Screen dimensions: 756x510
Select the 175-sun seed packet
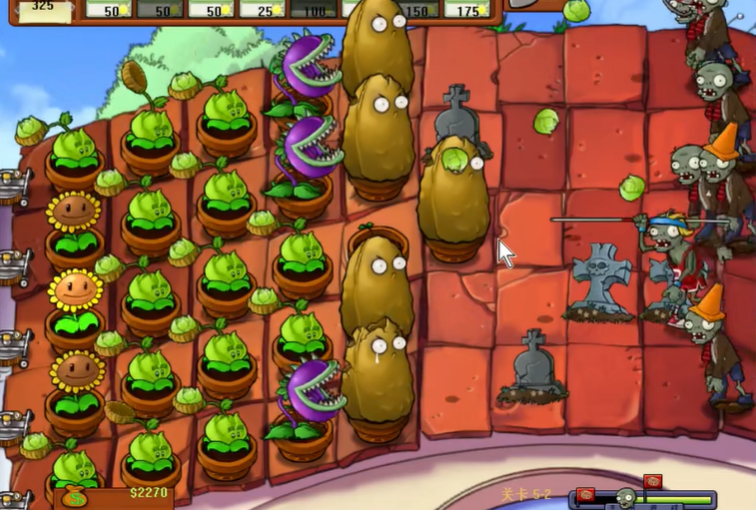pyautogui.click(x=467, y=9)
